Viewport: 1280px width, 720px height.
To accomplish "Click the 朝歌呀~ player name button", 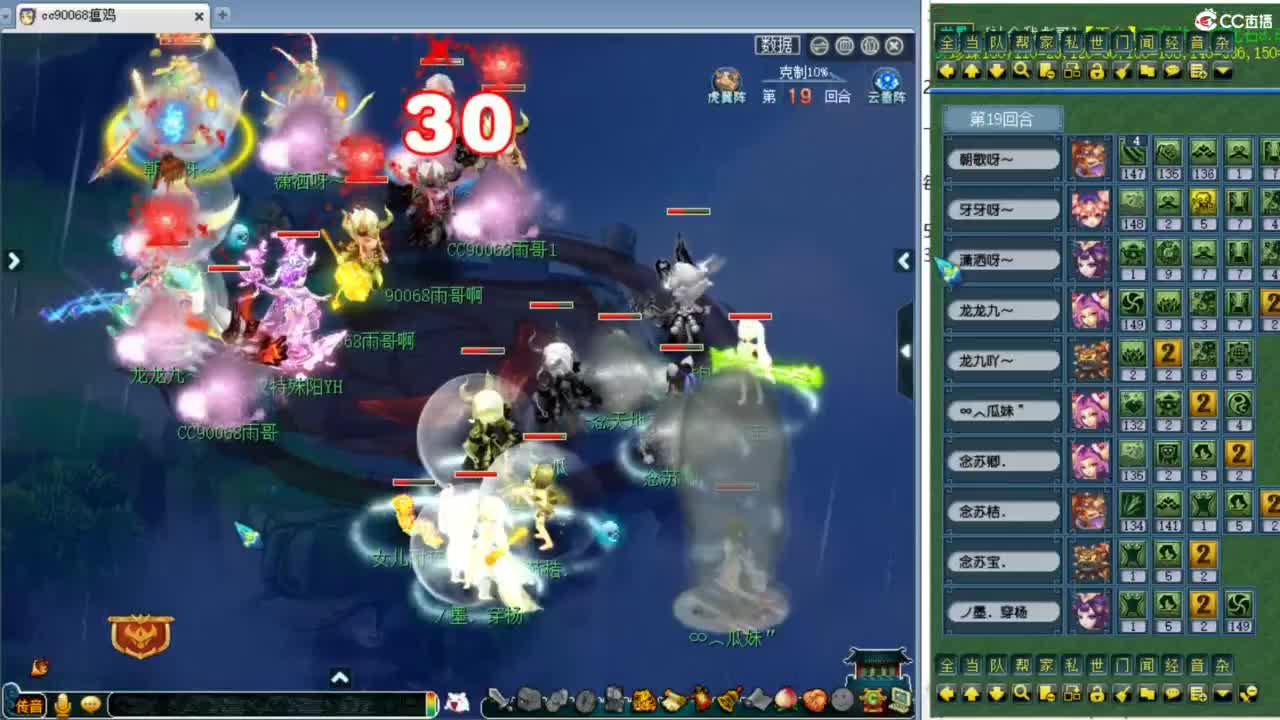I will (1000, 158).
